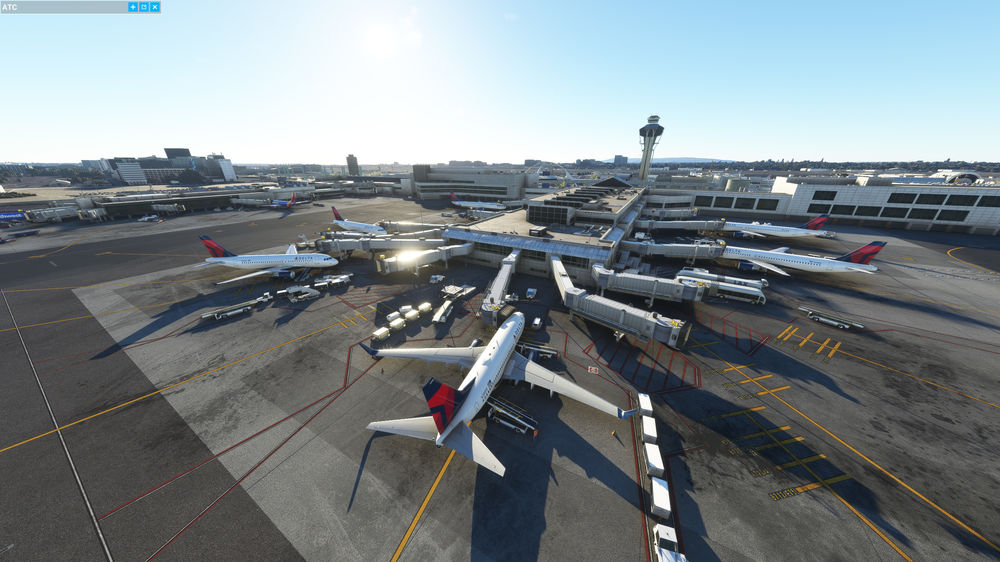The width and height of the screenshot is (1000, 562).
Task: Pop out the ATC window
Action: (143, 7)
